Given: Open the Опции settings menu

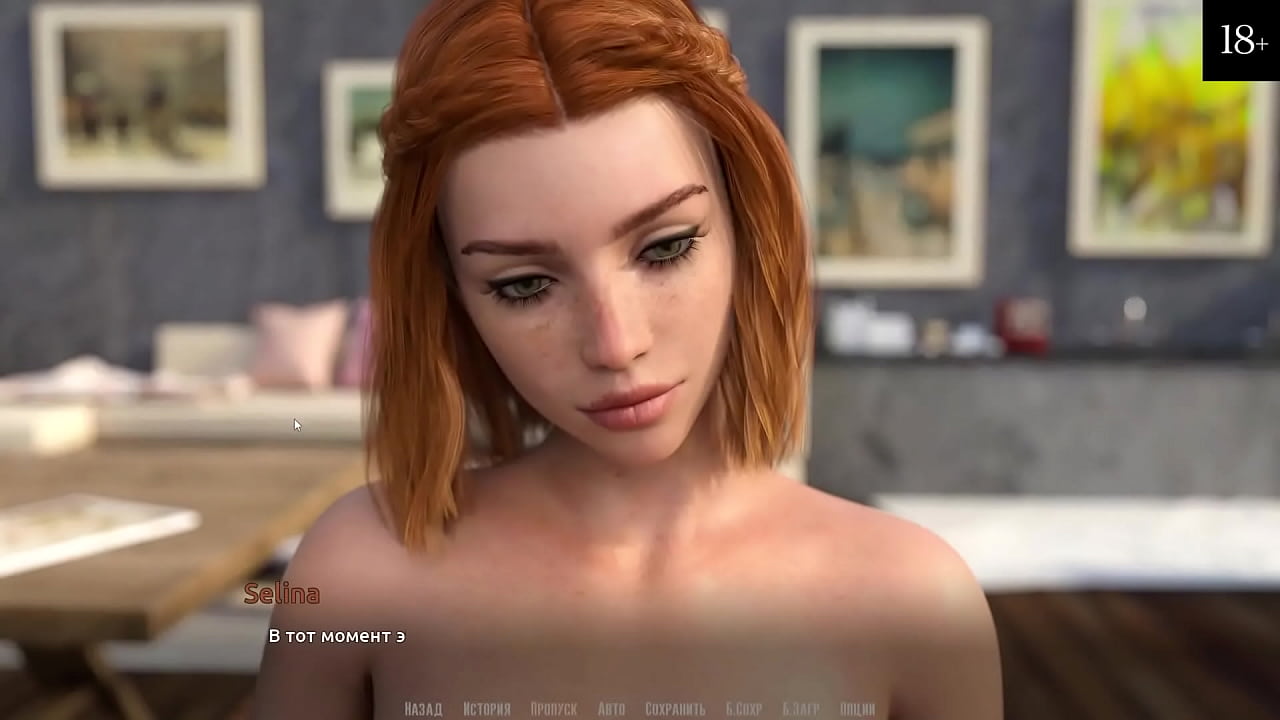Looking at the screenshot, I should (x=857, y=709).
